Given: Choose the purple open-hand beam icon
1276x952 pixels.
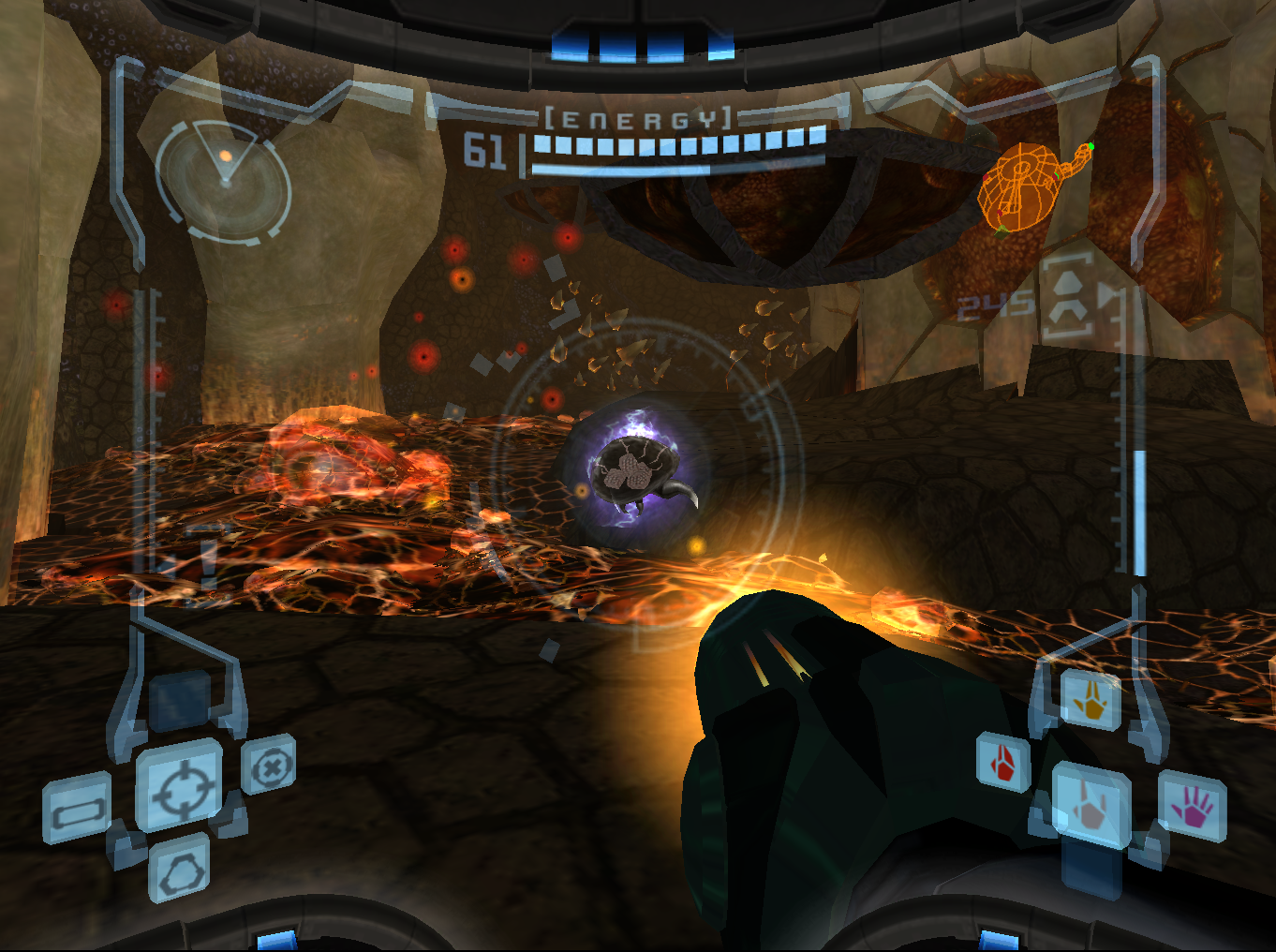Looking at the screenshot, I should [x=1192, y=806].
